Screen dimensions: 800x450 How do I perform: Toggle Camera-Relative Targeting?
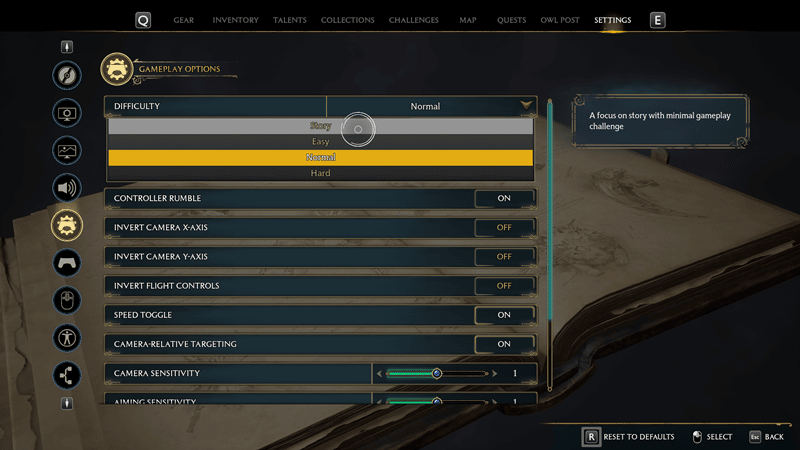(504, 344)
